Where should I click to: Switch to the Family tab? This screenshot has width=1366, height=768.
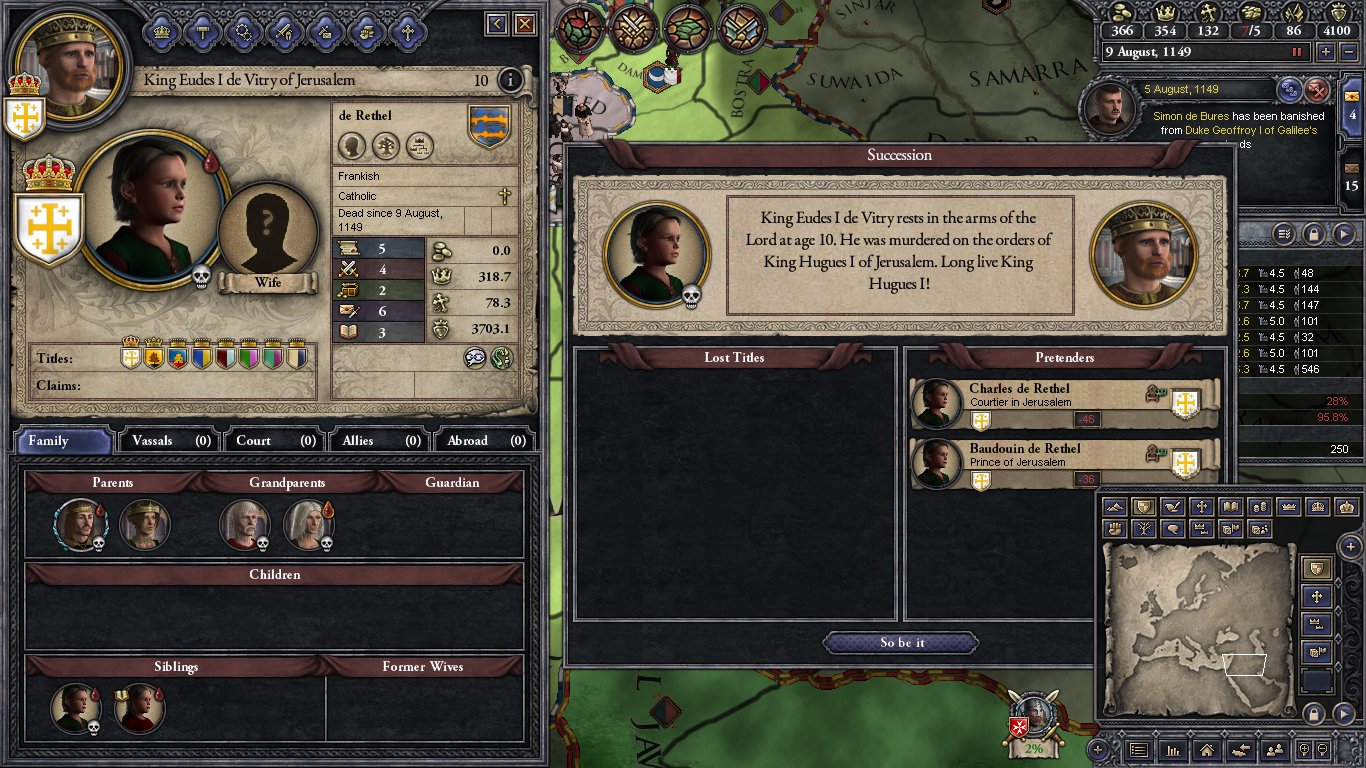pyautogui.click(x=62, y=441)
